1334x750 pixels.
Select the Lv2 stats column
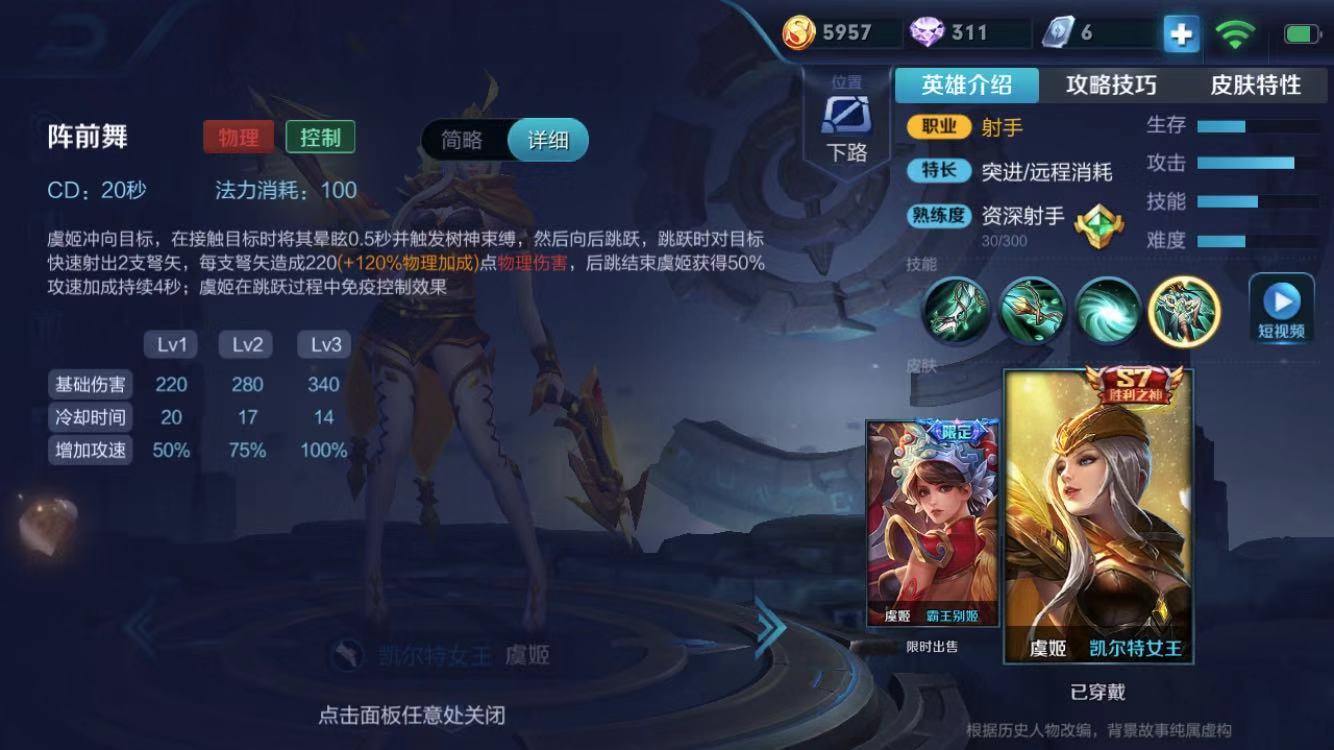246,344
